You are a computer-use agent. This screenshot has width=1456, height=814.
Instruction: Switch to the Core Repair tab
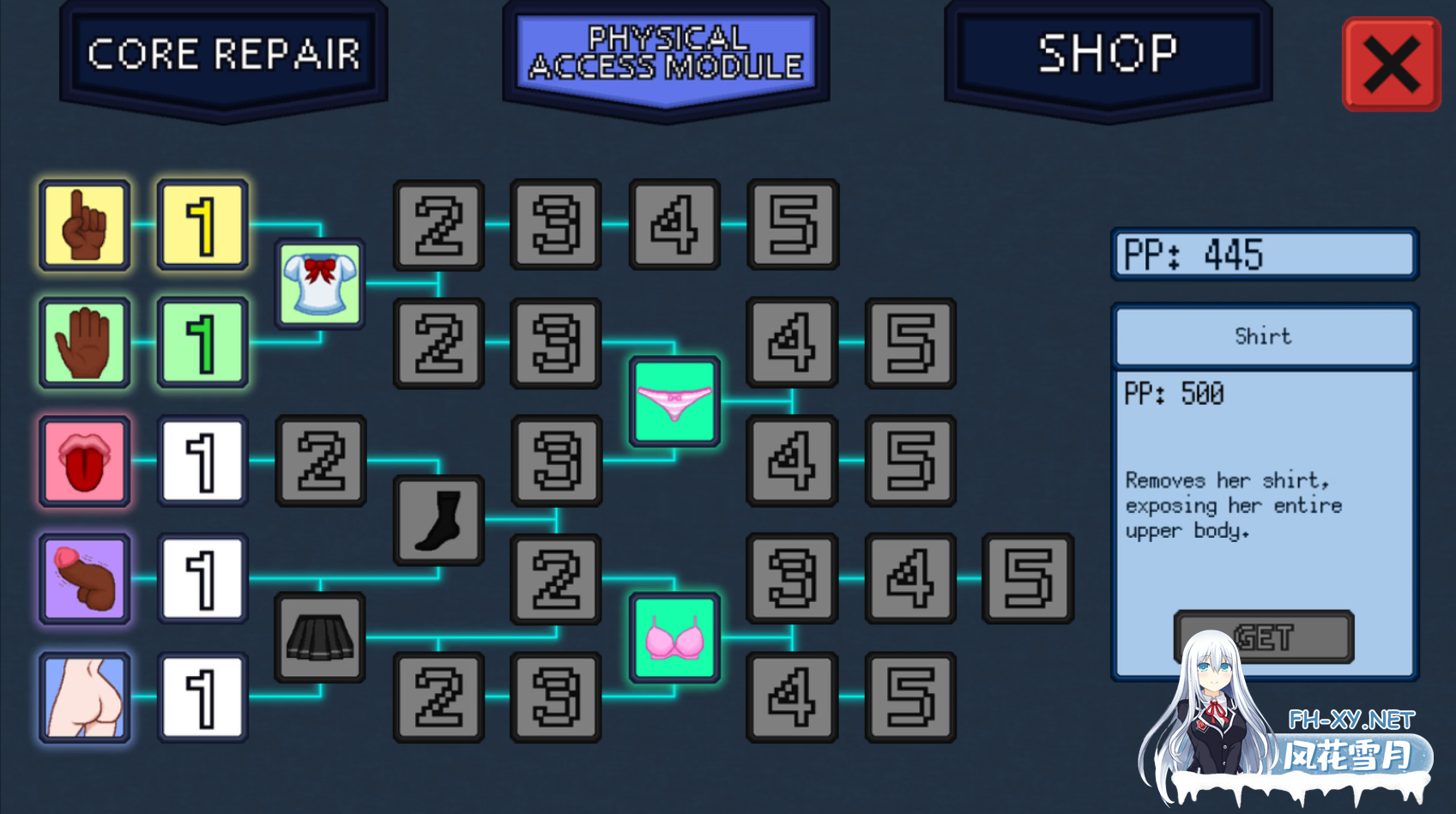223,54
